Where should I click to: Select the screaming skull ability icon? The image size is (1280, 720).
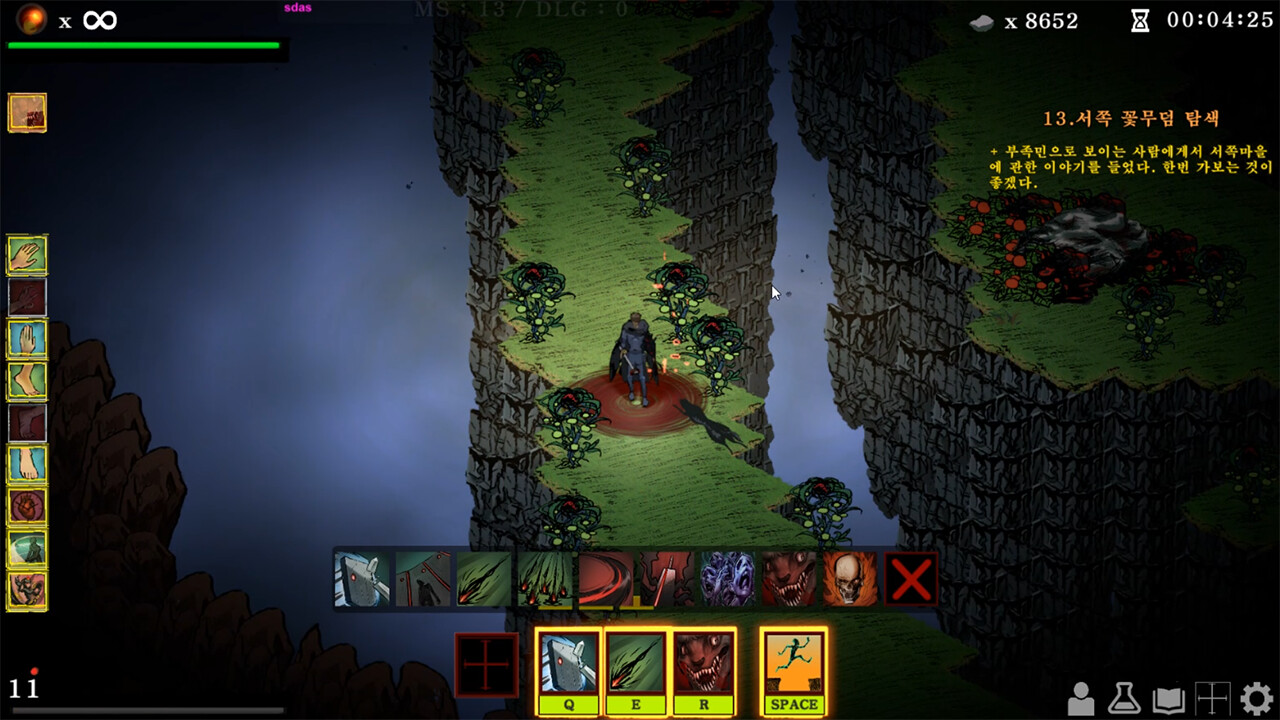[x=847, y=577]
